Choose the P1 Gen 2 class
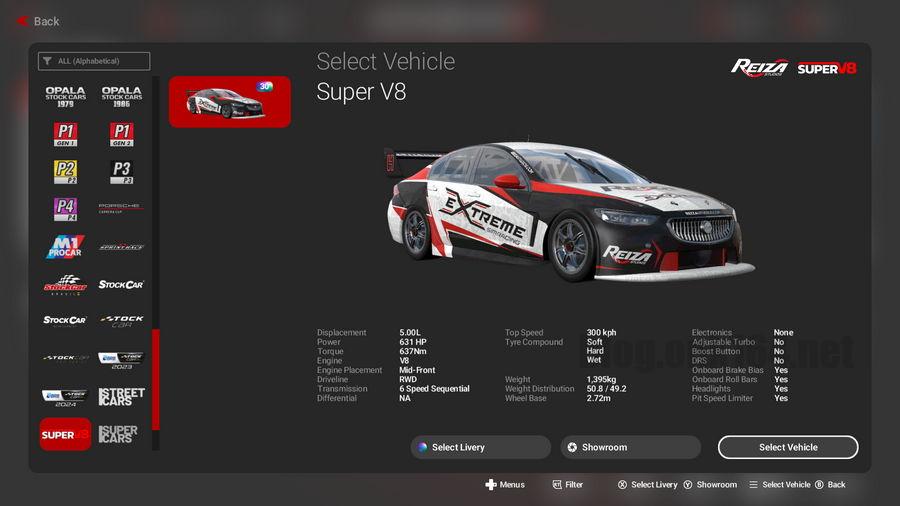This screenshot has width=900, height=506. coord(121,134)
